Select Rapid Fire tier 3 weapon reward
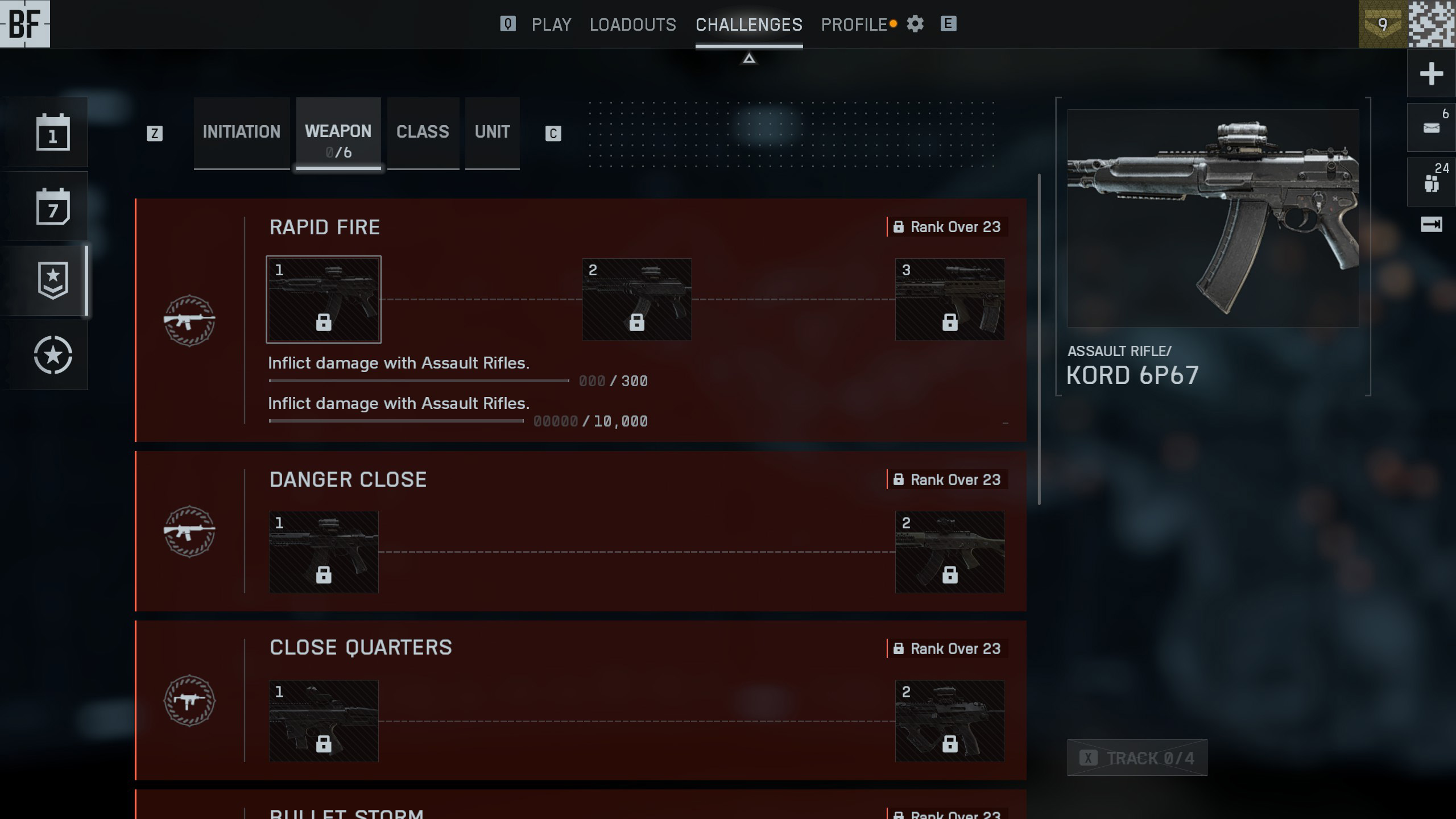The width and height of the screenshot is (1456, 819). 949,300
